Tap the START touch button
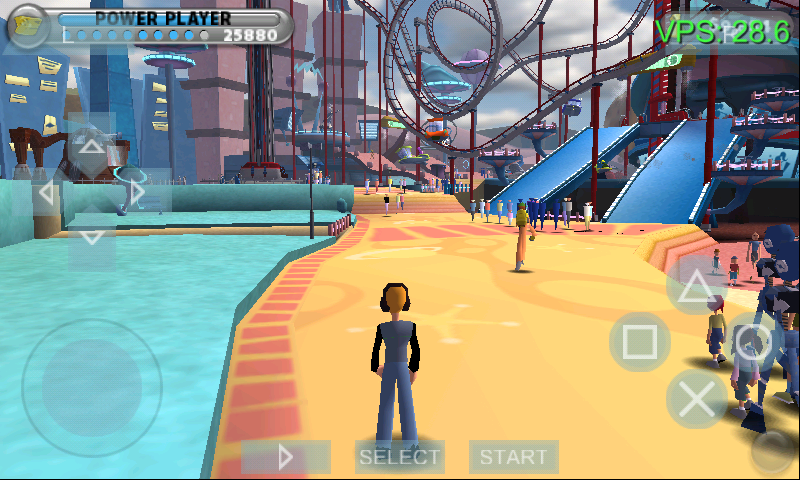The height and width of the screenshot is (480, 800). point(513,457)
